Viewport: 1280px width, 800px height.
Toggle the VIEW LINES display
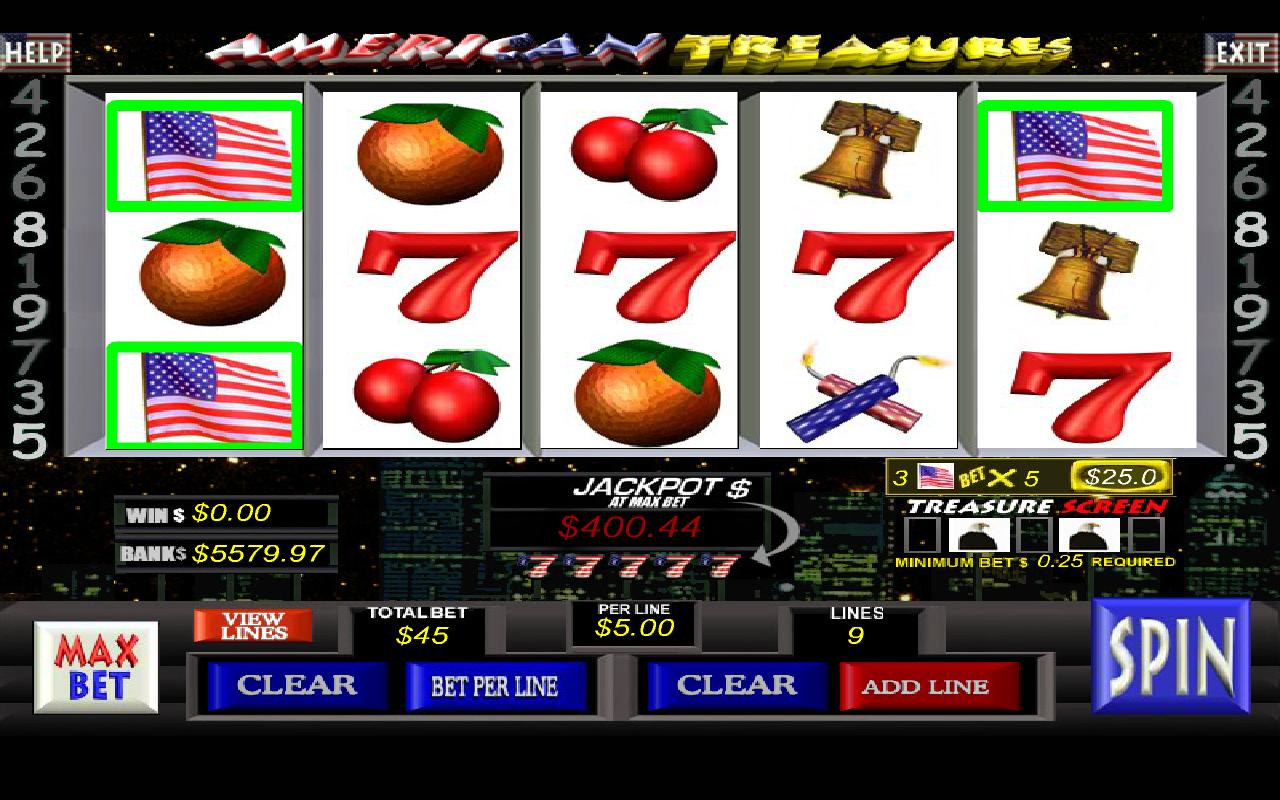pyautogui.click(x=253, y=625)
